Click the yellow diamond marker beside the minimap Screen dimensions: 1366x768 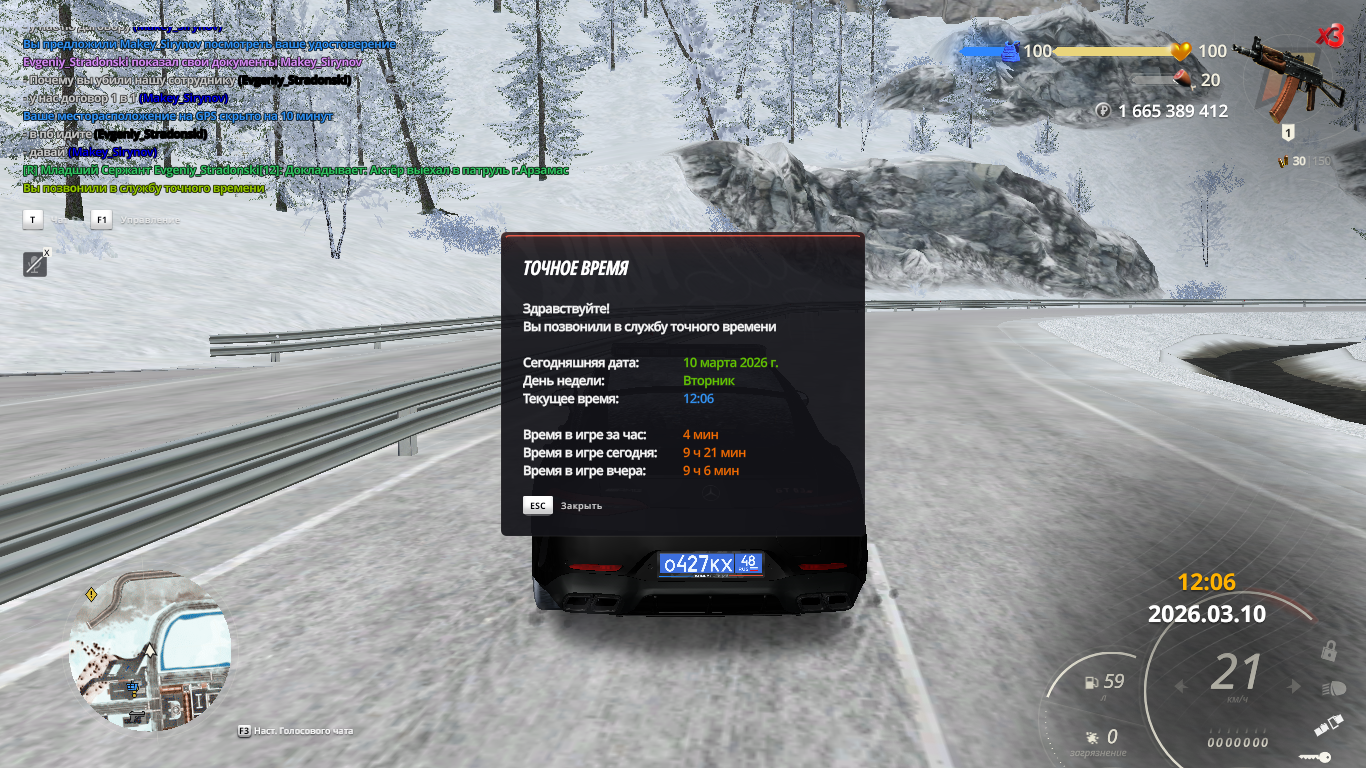point(92,594)
